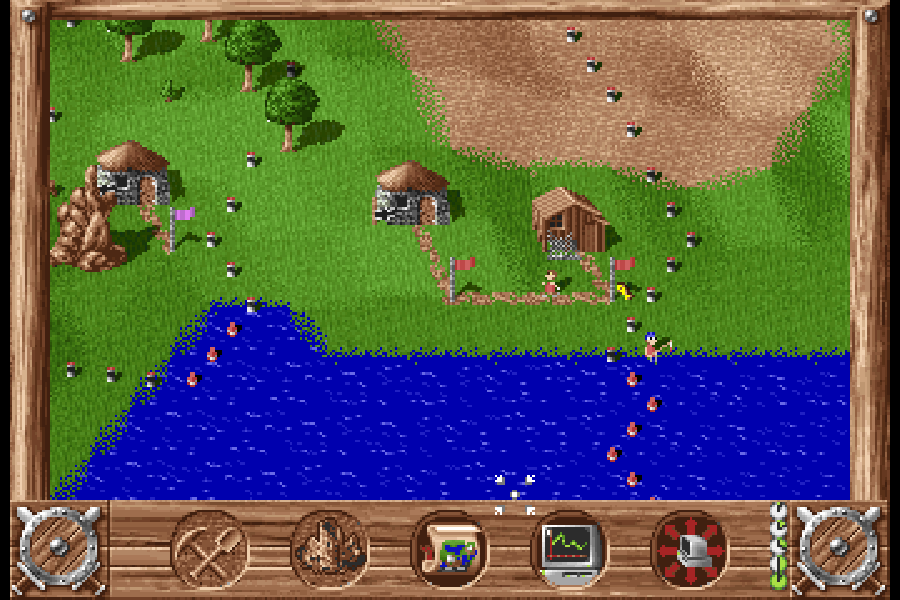Open the computer settings options button
This screenshot has height=600, width=900.
689,549
